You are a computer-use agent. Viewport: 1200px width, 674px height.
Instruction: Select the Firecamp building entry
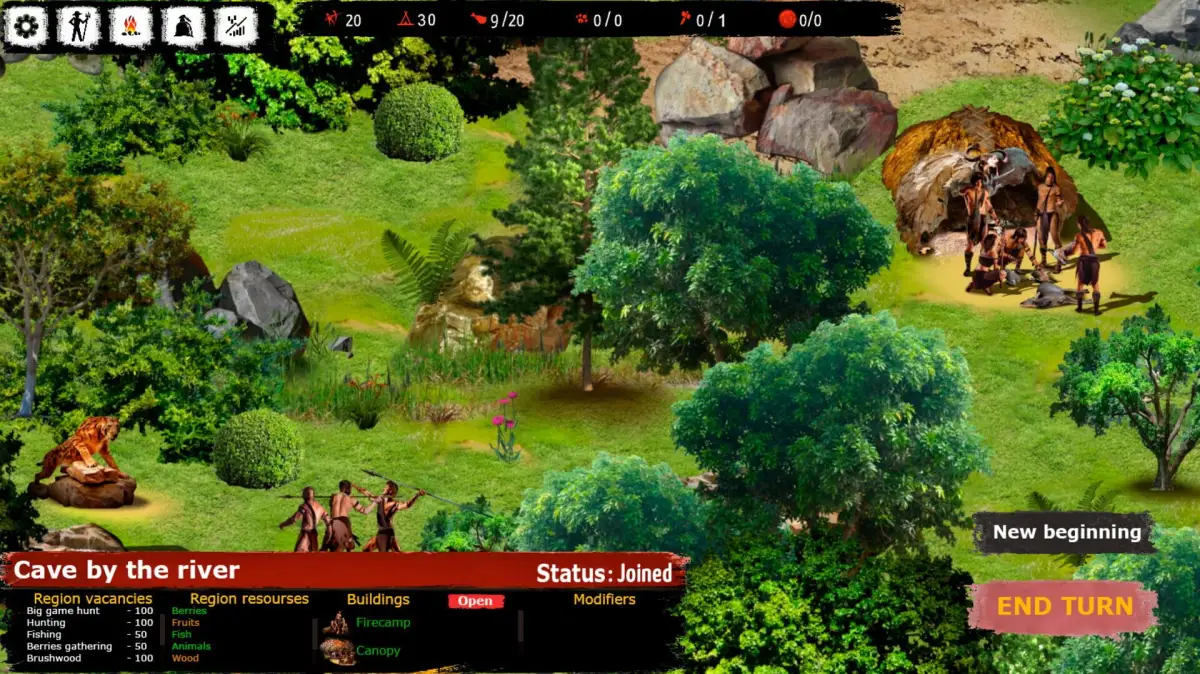382,622
